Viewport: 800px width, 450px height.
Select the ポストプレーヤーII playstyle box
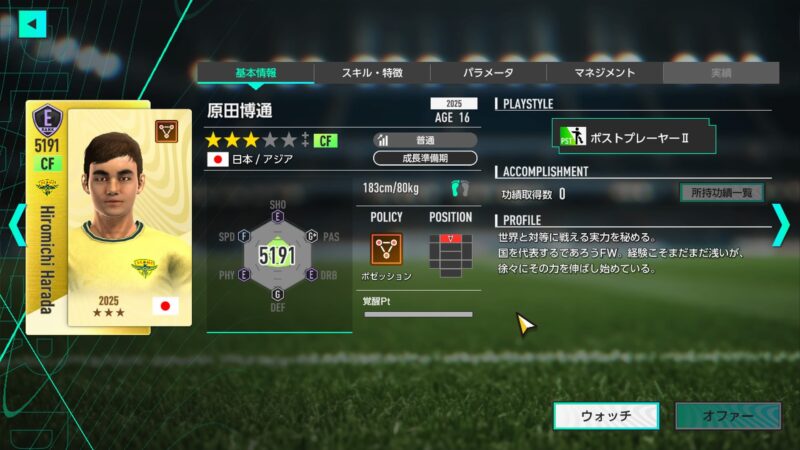pyautogui.click(x=634, y=136)
